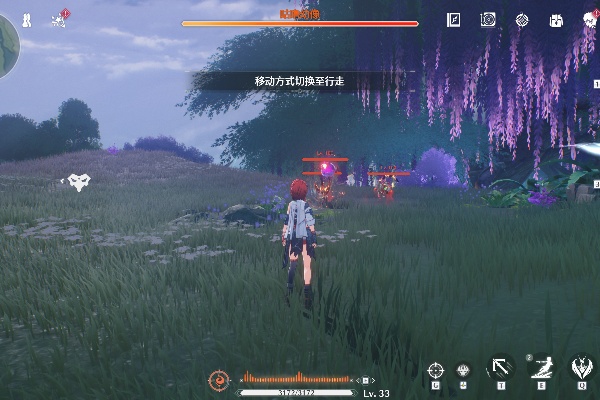Activate the diagonal arrow attack skill

coord(499,368)
